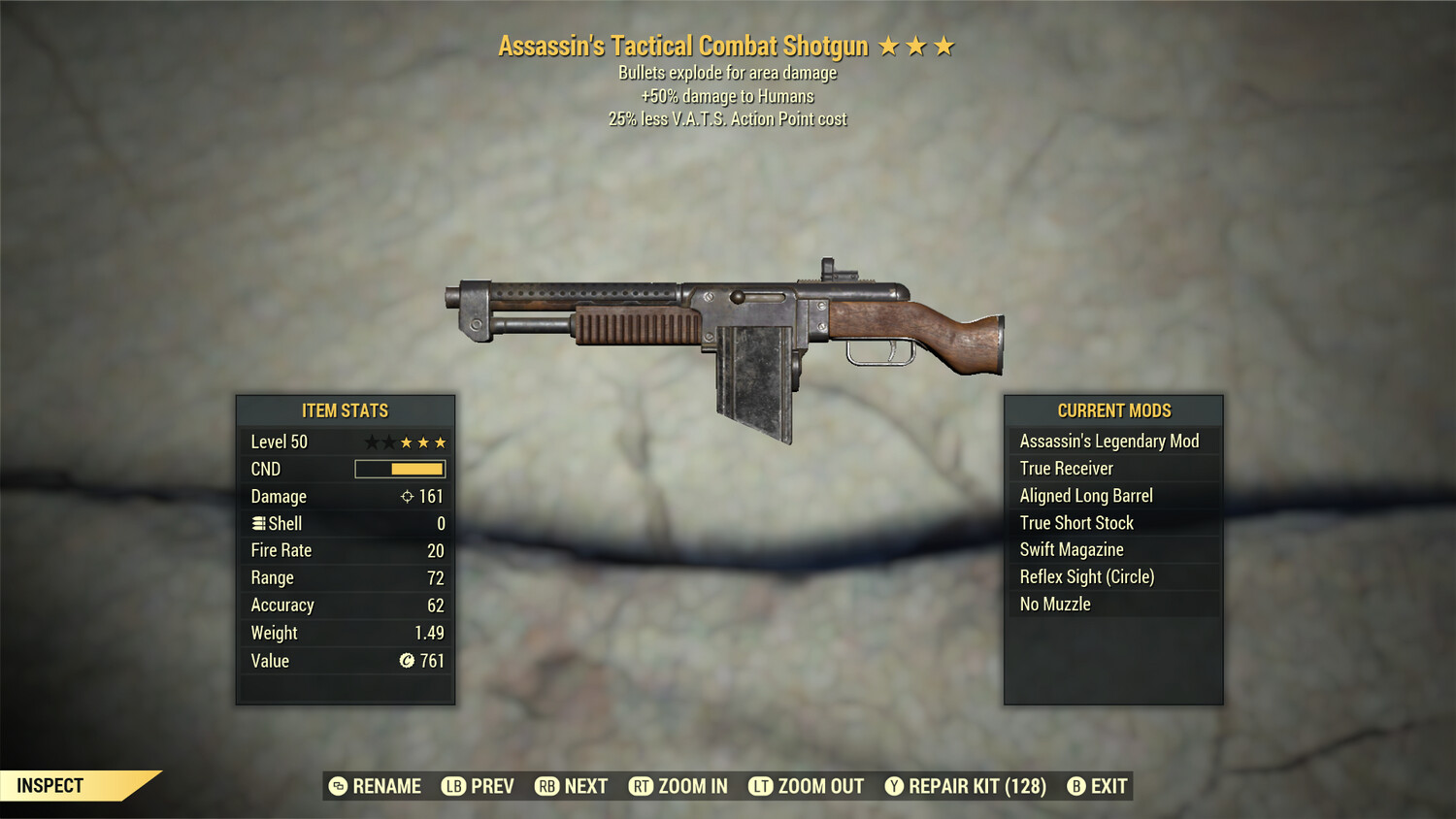1456x819 pixels.
Task: Toggle a star on the Level 50 row
Action: pyautogui.click(x=407, y=442)
